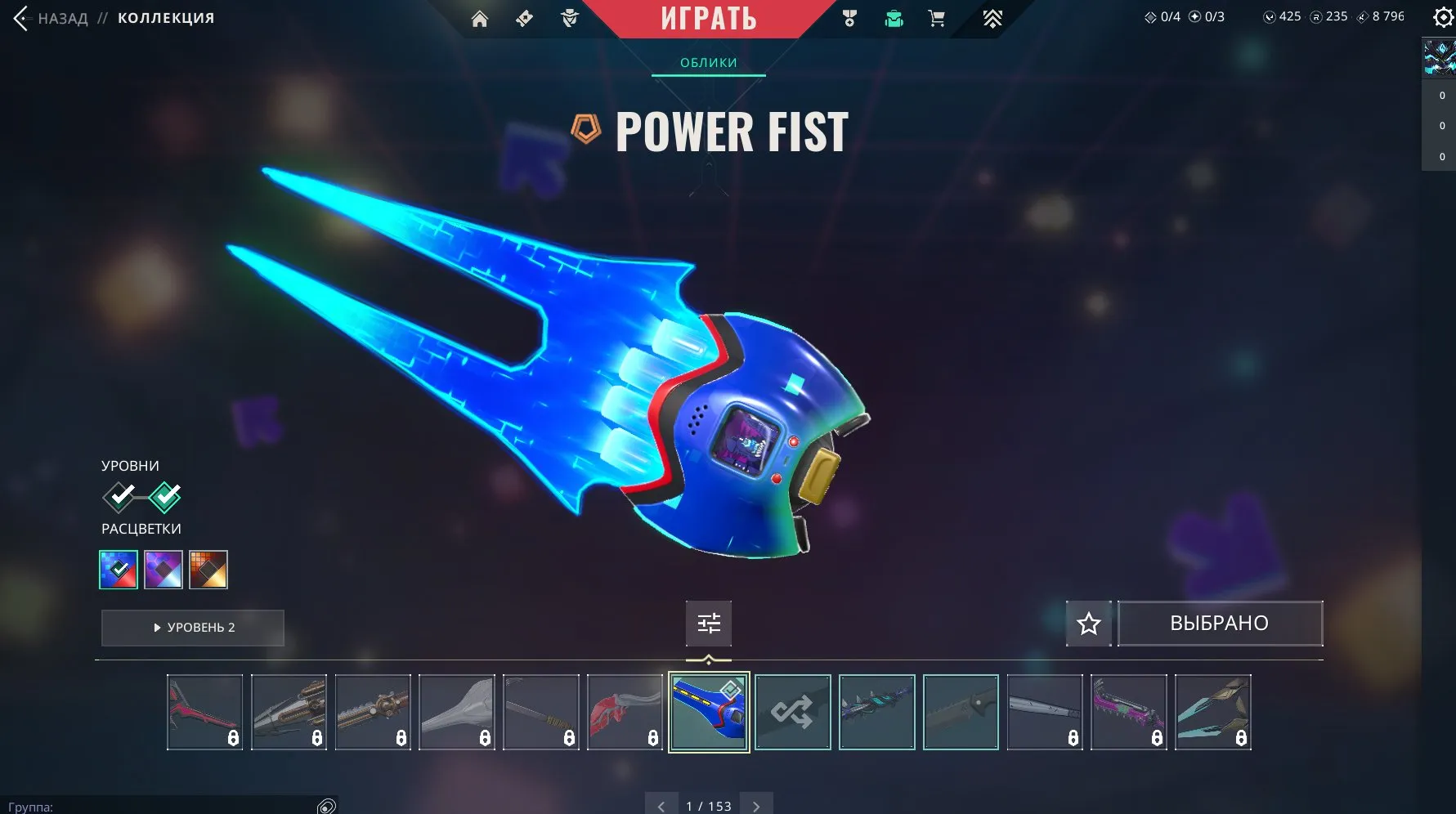
Task: Switch to the ОБЛИКИ tab
Action: pyautogui.click(x=708, y=62)
